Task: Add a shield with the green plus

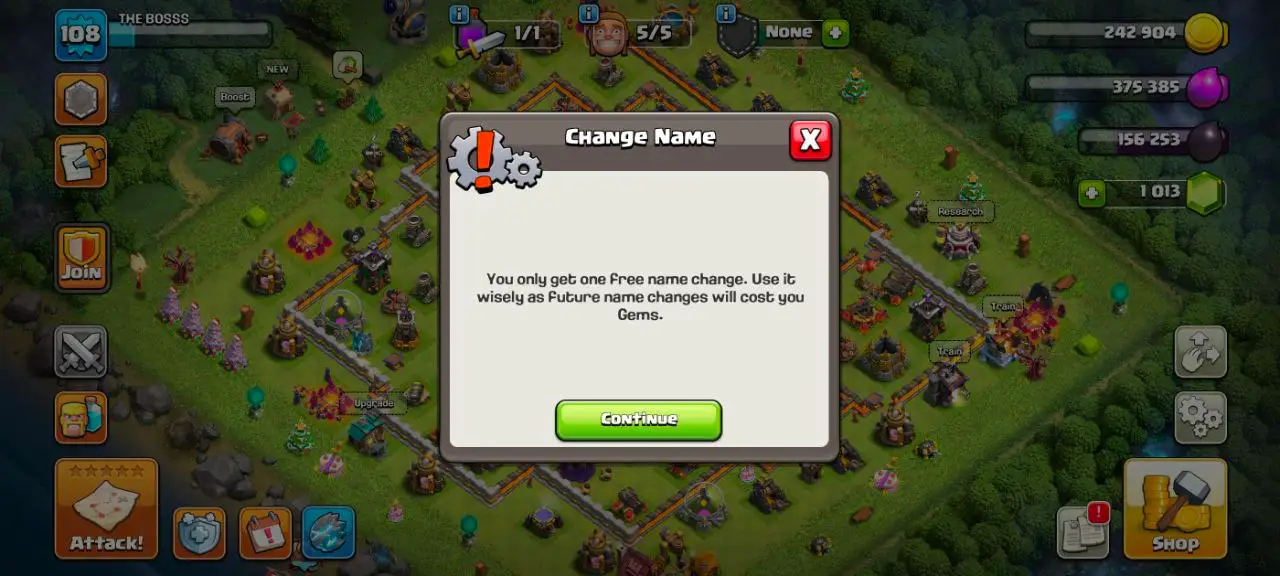Action: tap(835, 33)
